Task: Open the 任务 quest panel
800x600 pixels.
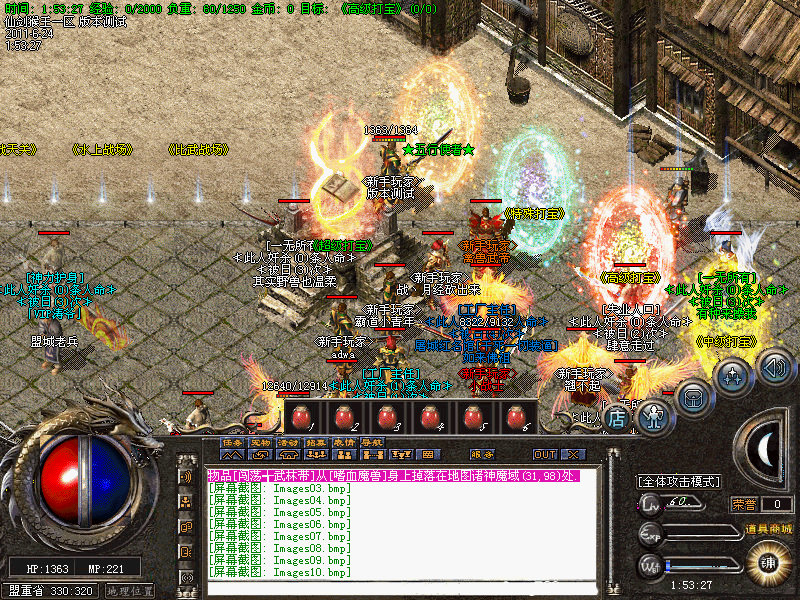Action: tap(232, 441)
